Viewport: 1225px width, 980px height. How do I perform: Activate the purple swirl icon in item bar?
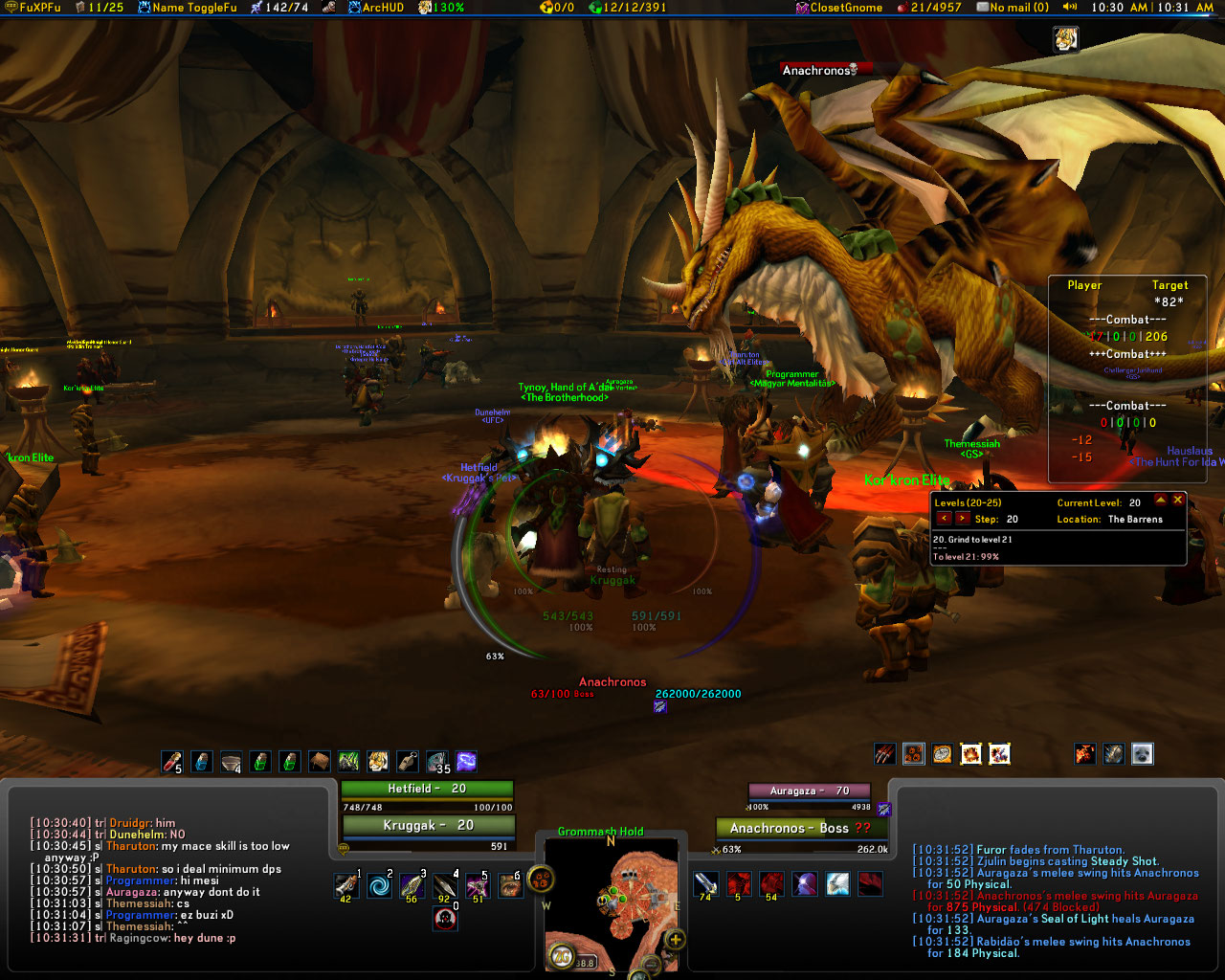pos(467,762)
